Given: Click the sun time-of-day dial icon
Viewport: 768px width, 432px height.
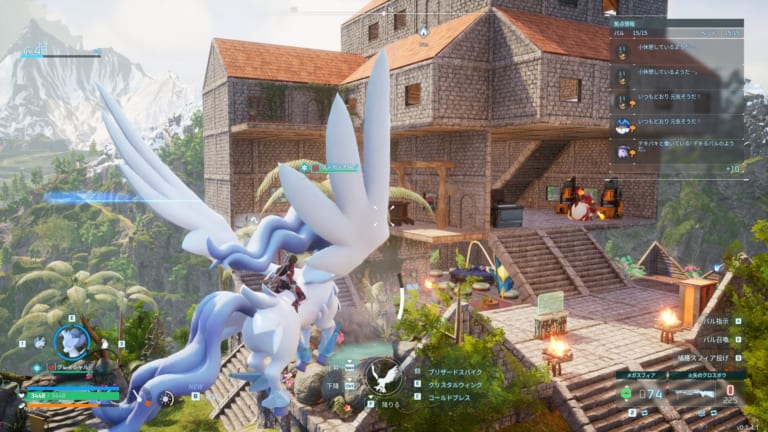Looking at the screenshot, I should (x=166, y=398).
